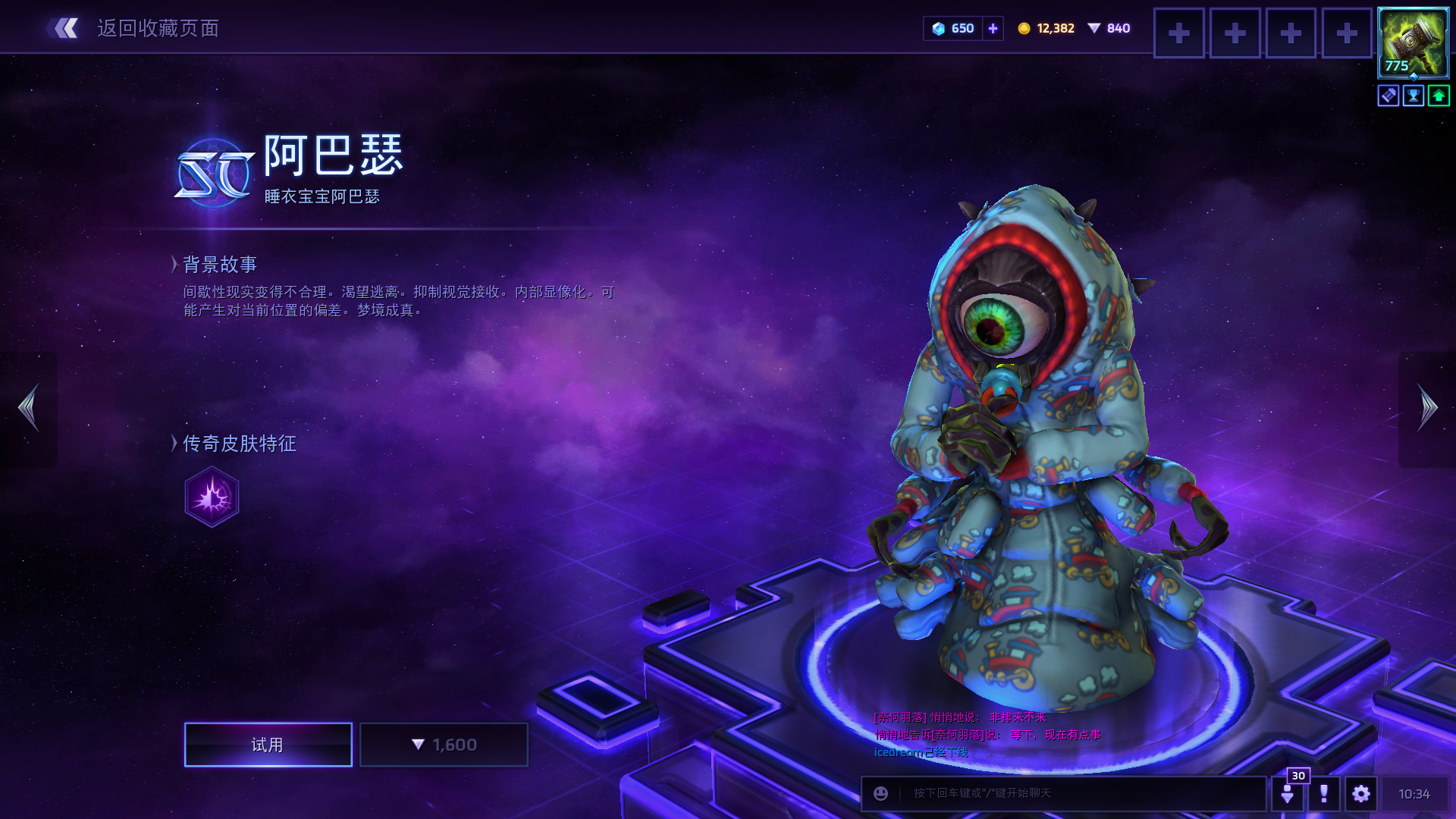Select the legendary skin feature hexagon icon
1456x819 pixels.
coord(212,497)
